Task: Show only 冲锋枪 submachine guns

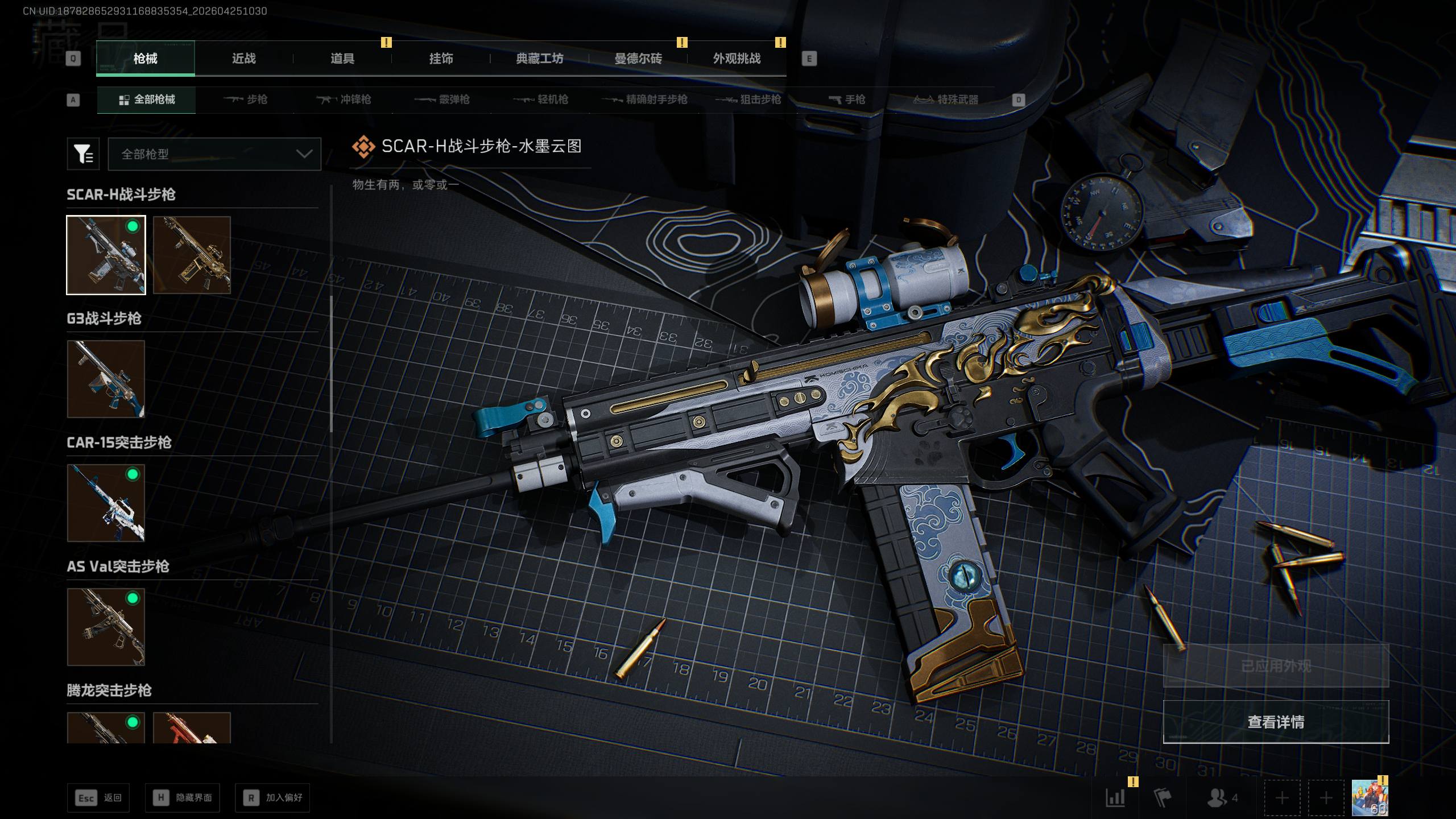Action: pyautogui.click(x=344, y=100)
